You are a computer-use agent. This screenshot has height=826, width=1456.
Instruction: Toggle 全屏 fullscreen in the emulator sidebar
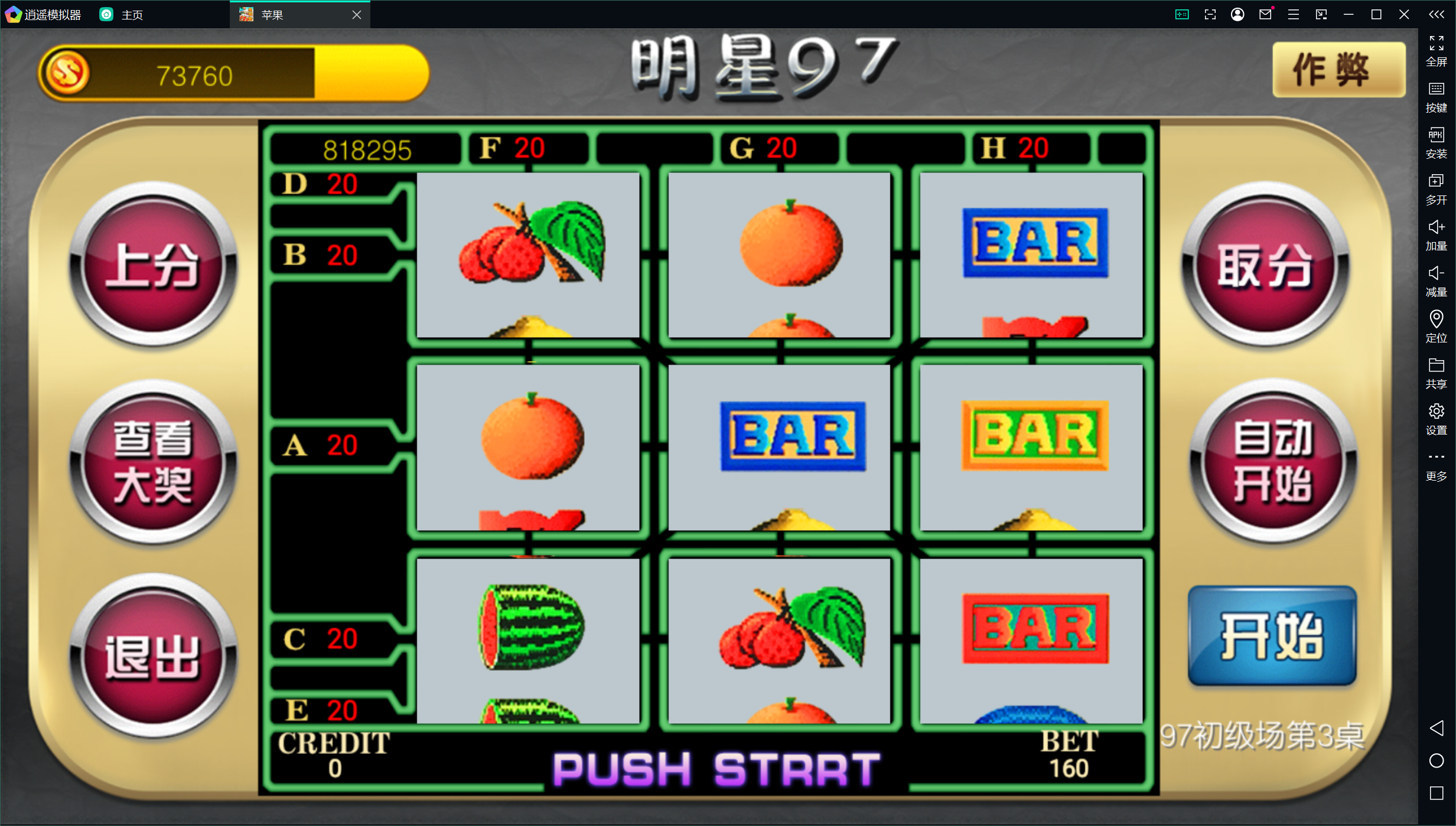pos(1436,51)
